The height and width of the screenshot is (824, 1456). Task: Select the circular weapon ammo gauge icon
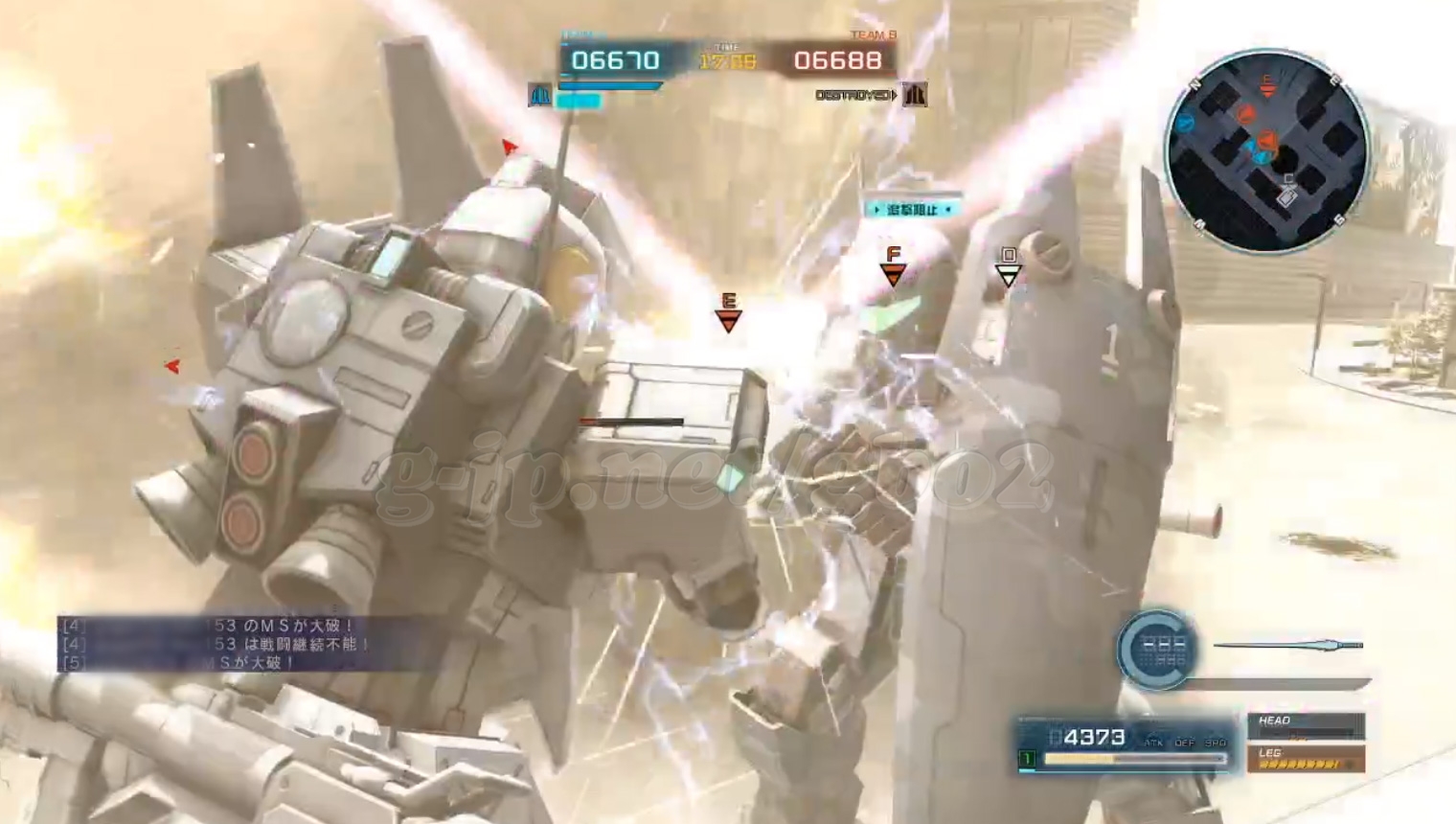click(1156, 650)
